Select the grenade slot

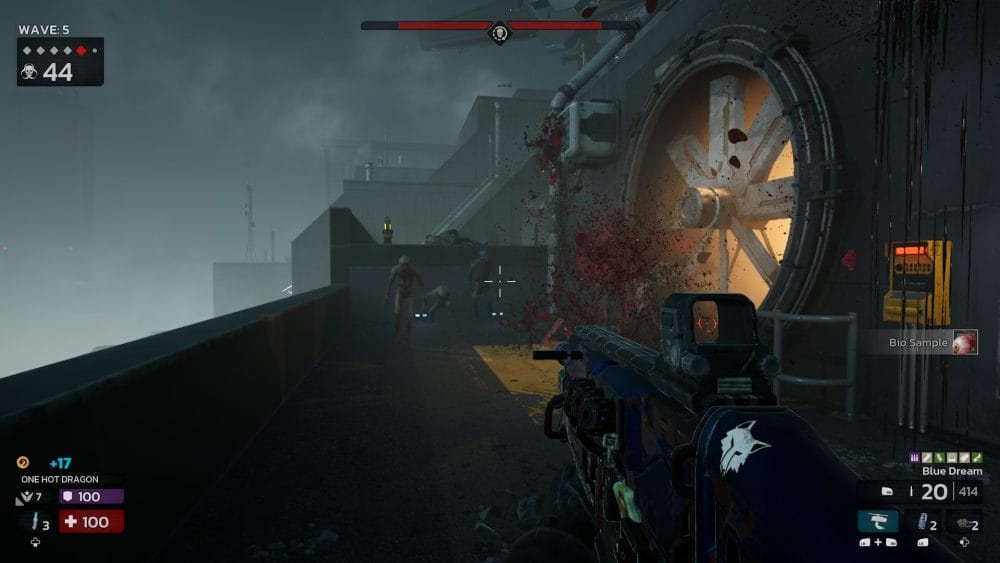(964, 521)
